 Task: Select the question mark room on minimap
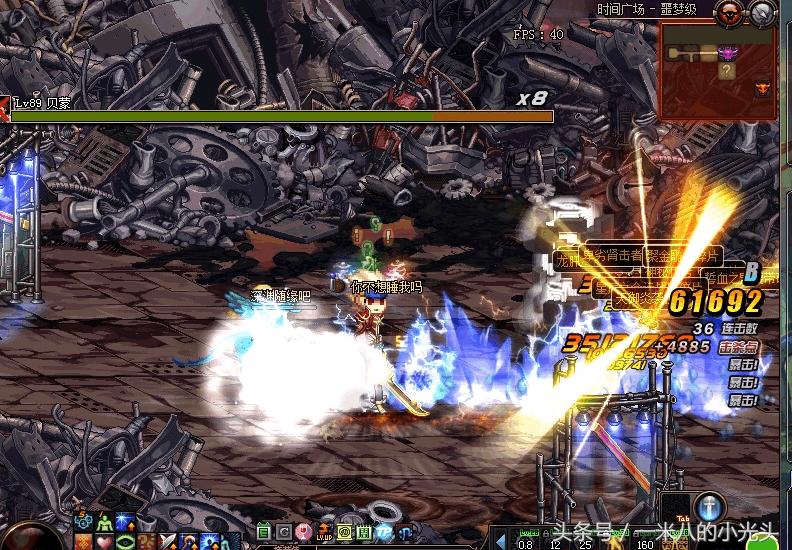(x=727, y=71)
